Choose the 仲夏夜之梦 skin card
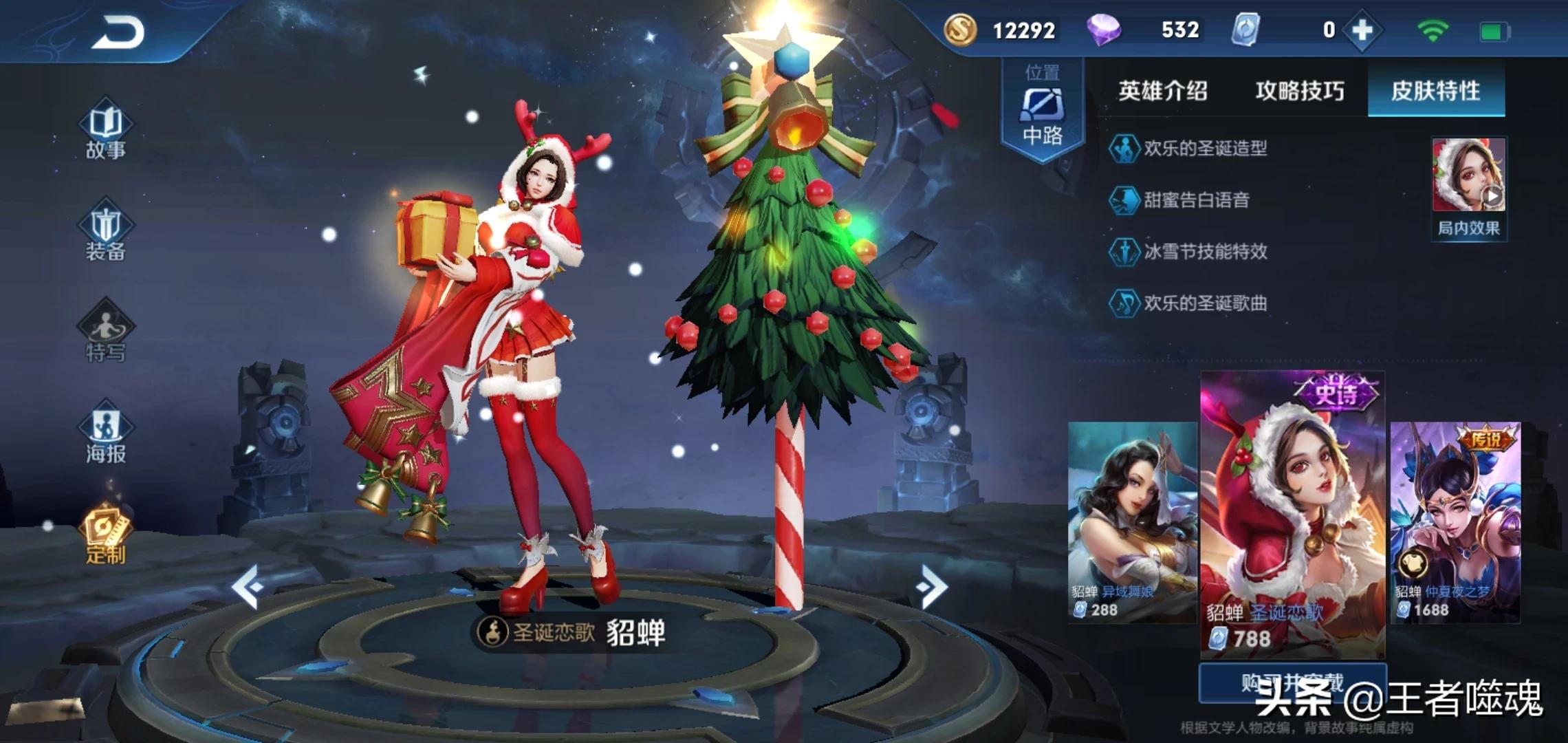Screen dimensions: 1568x743 pyautogui.click(x=1455, y=521)
